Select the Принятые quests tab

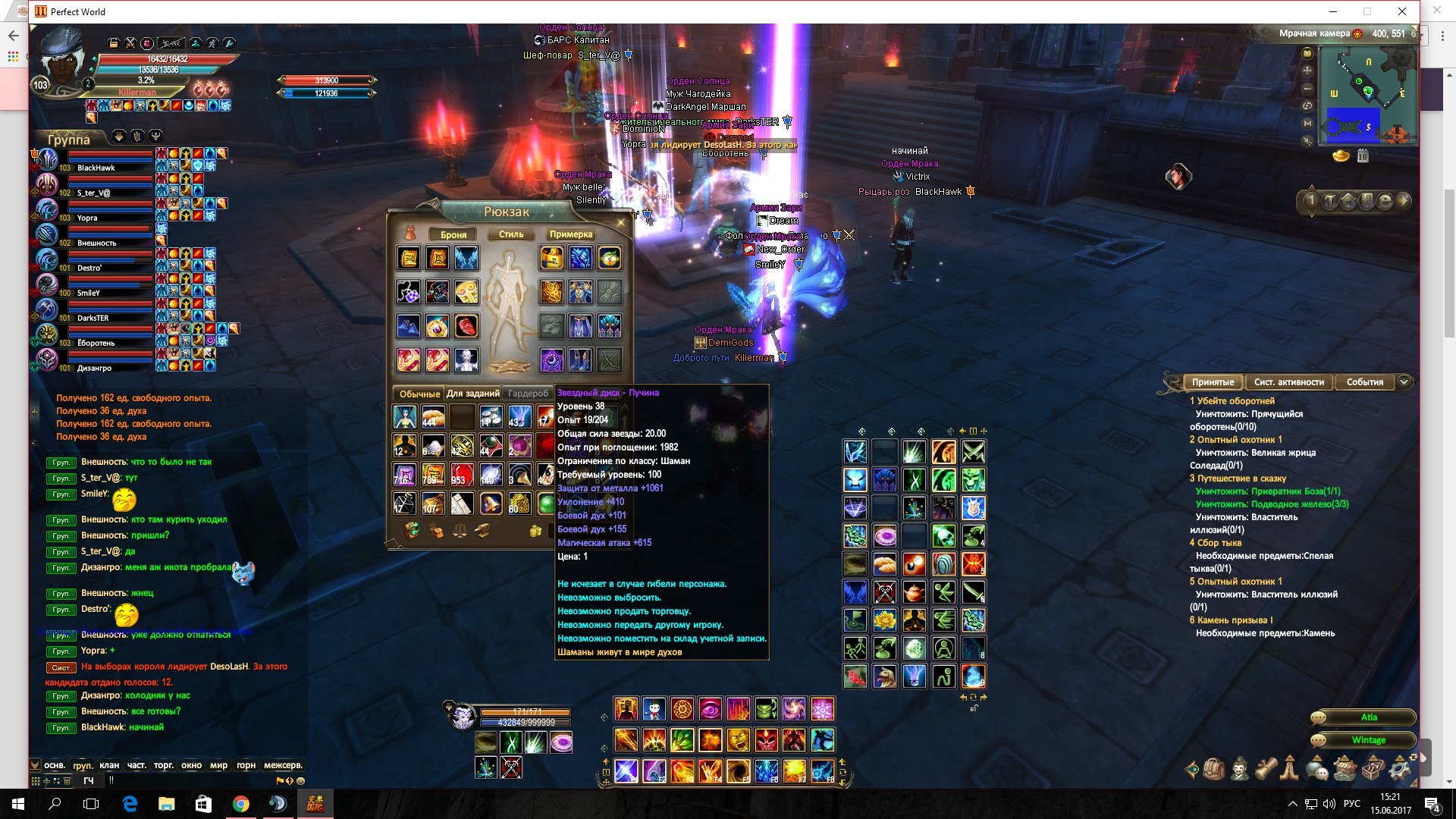(1212, 382)
